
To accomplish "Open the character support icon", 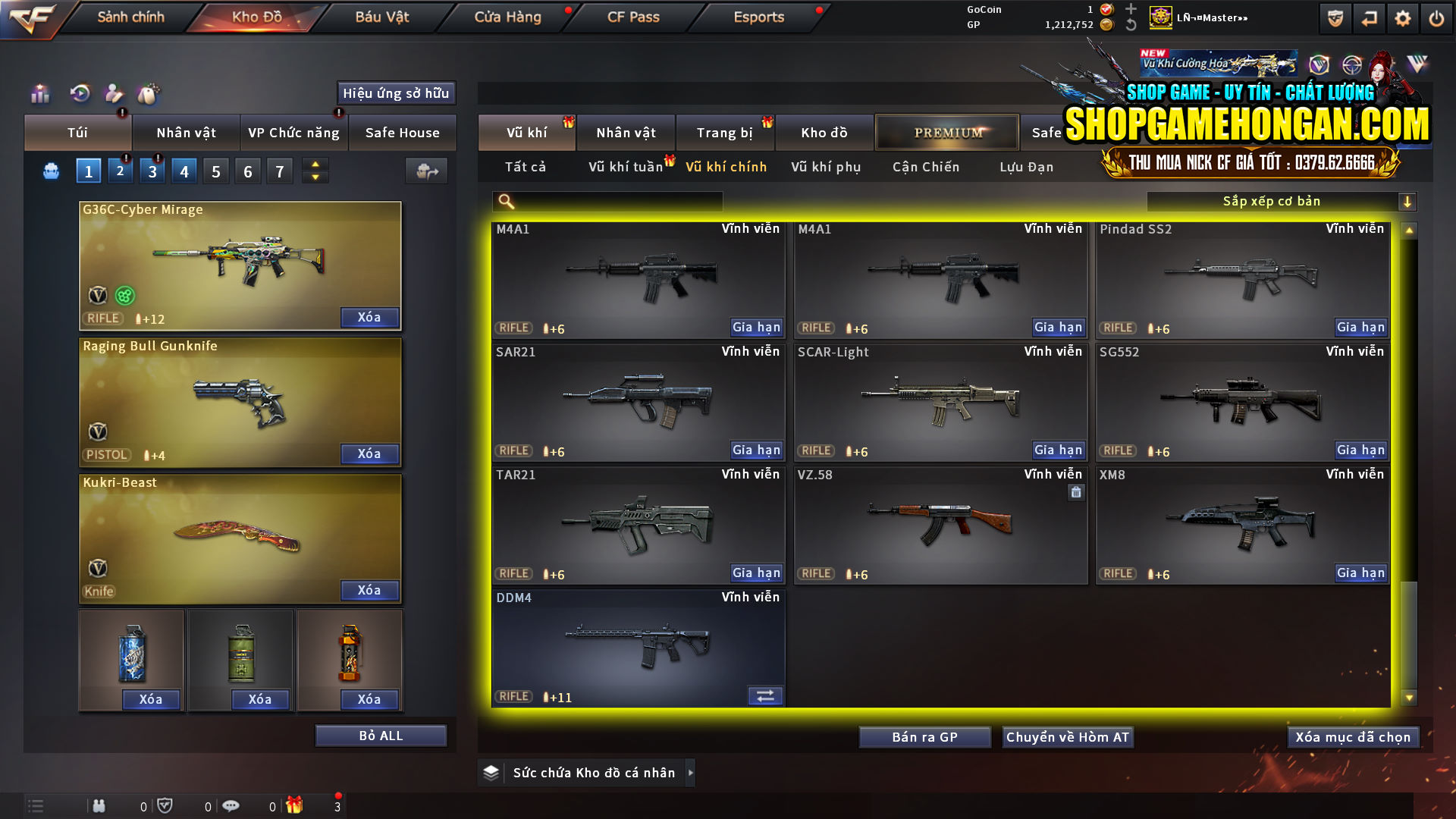I will (114, 94).
